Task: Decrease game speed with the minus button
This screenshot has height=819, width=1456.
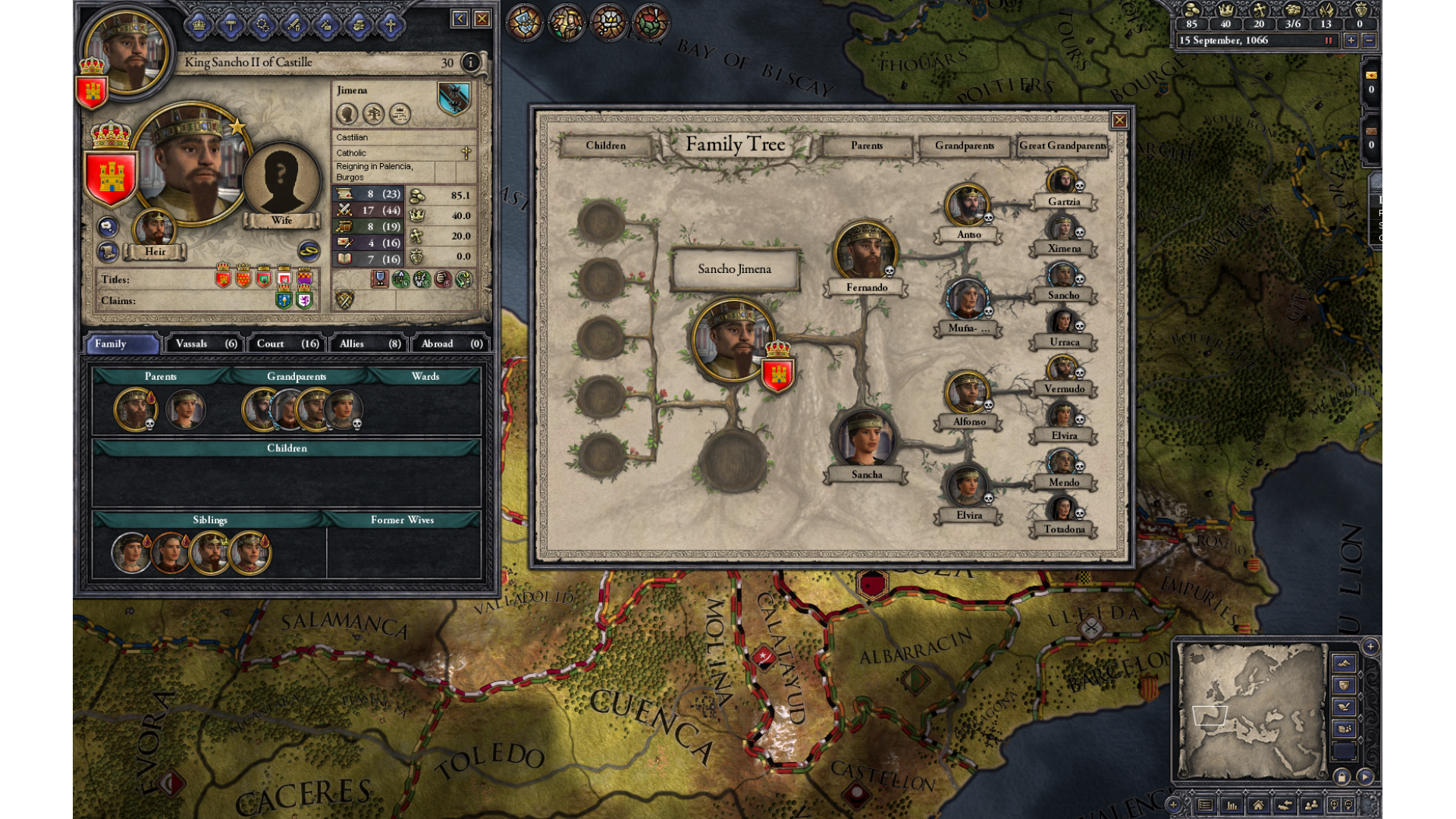Action: [1369, 41]
